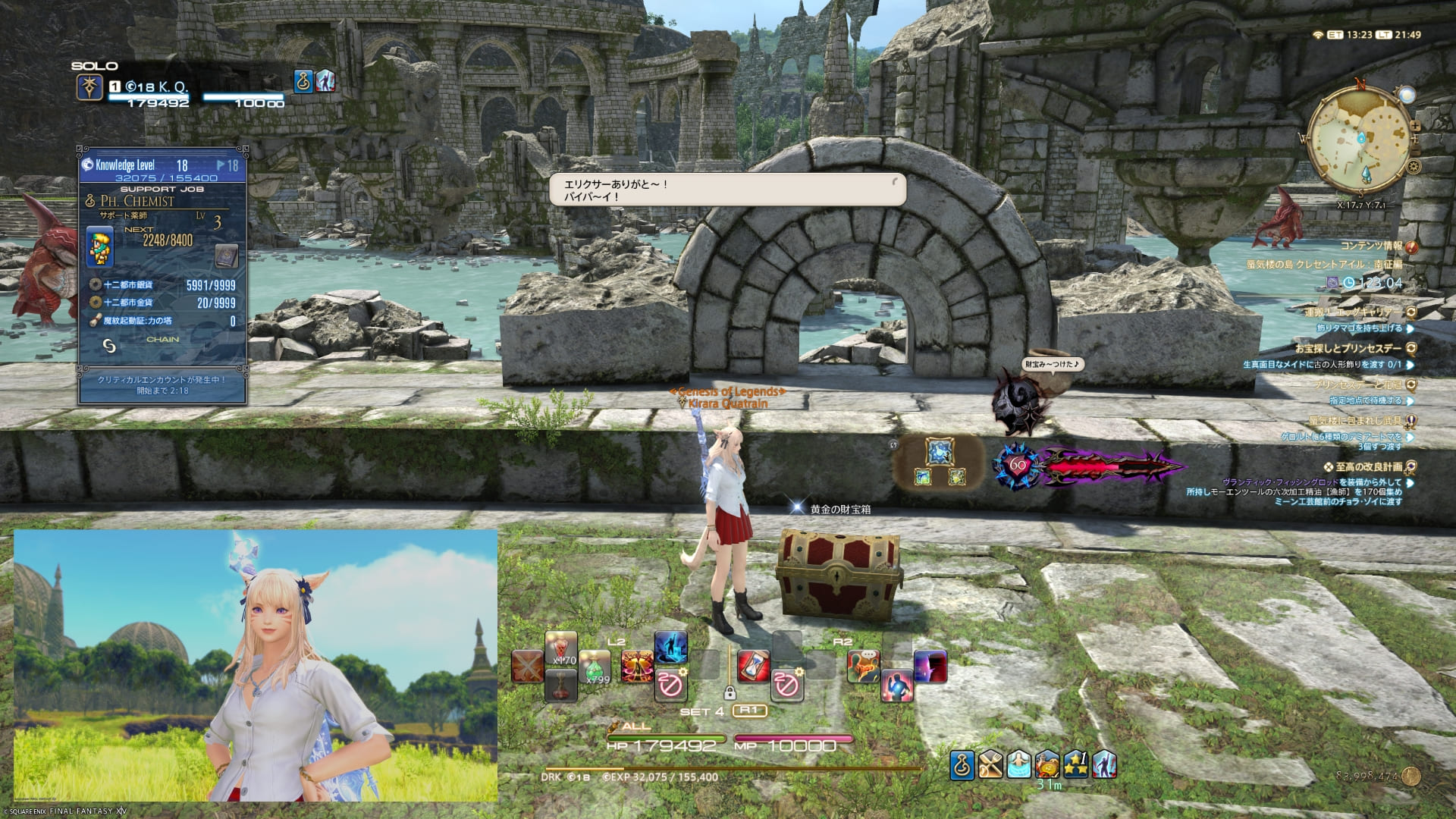Viewport: 1456px width, 819px height.
Task: Use the green potion with x799 count
Action: pos(595,667)
